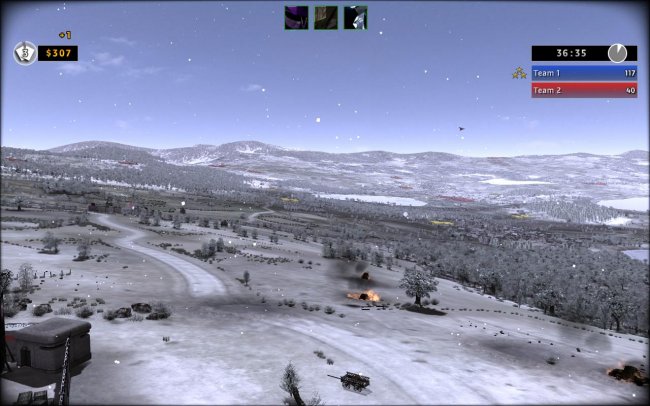
Task: Select the brown icon in the top bar
Action: click(326, 17)
